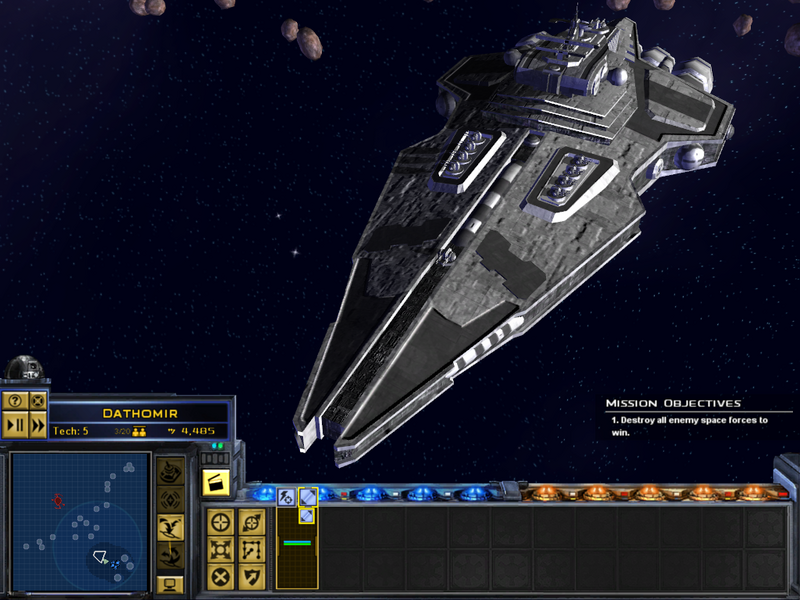The height and width of the screenshot is (600, 800).
Task: Select the unit card with green health bar
Action: pos(297,546)
